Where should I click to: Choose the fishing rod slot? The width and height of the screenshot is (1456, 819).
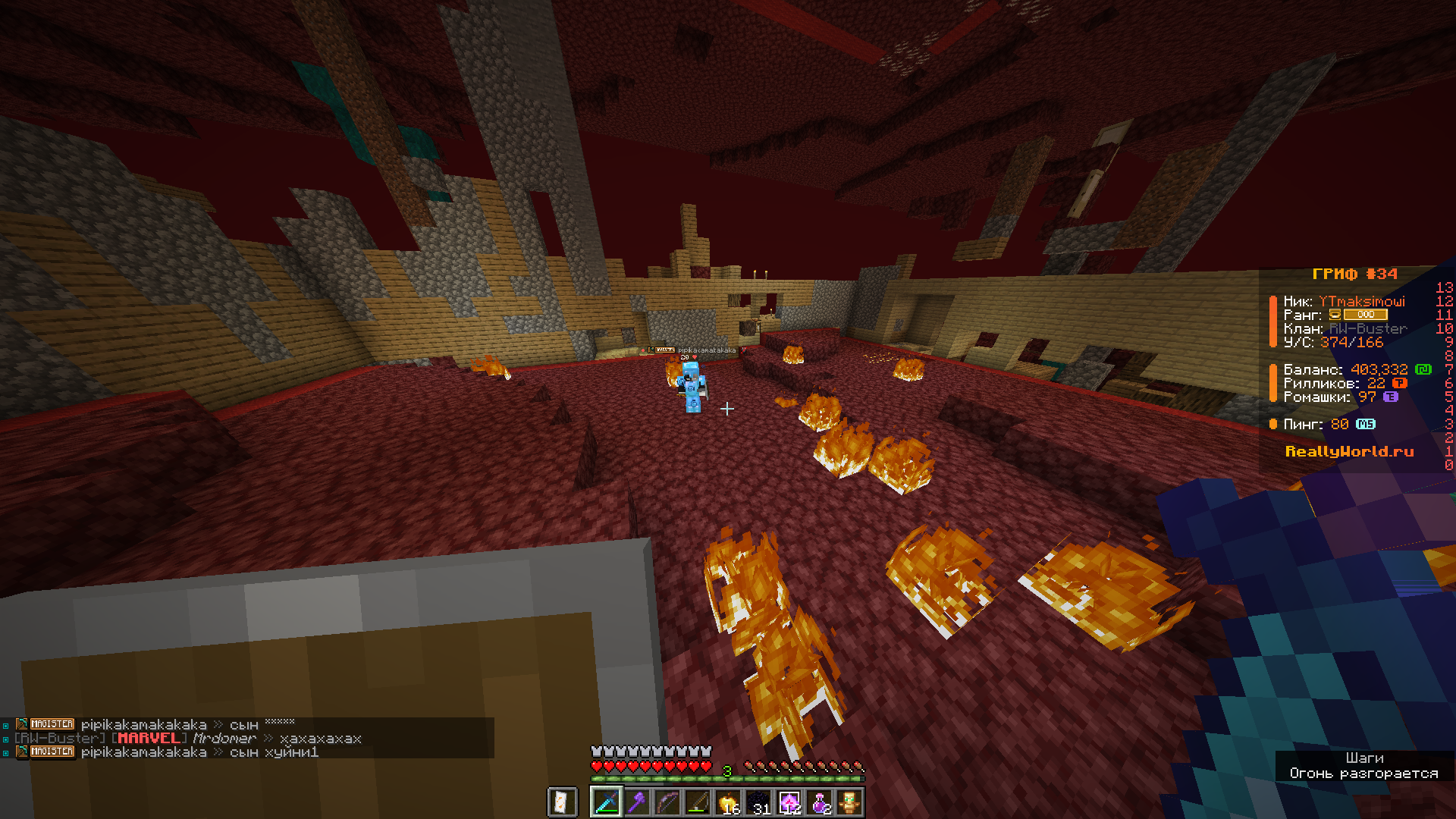tap(698, 802)
